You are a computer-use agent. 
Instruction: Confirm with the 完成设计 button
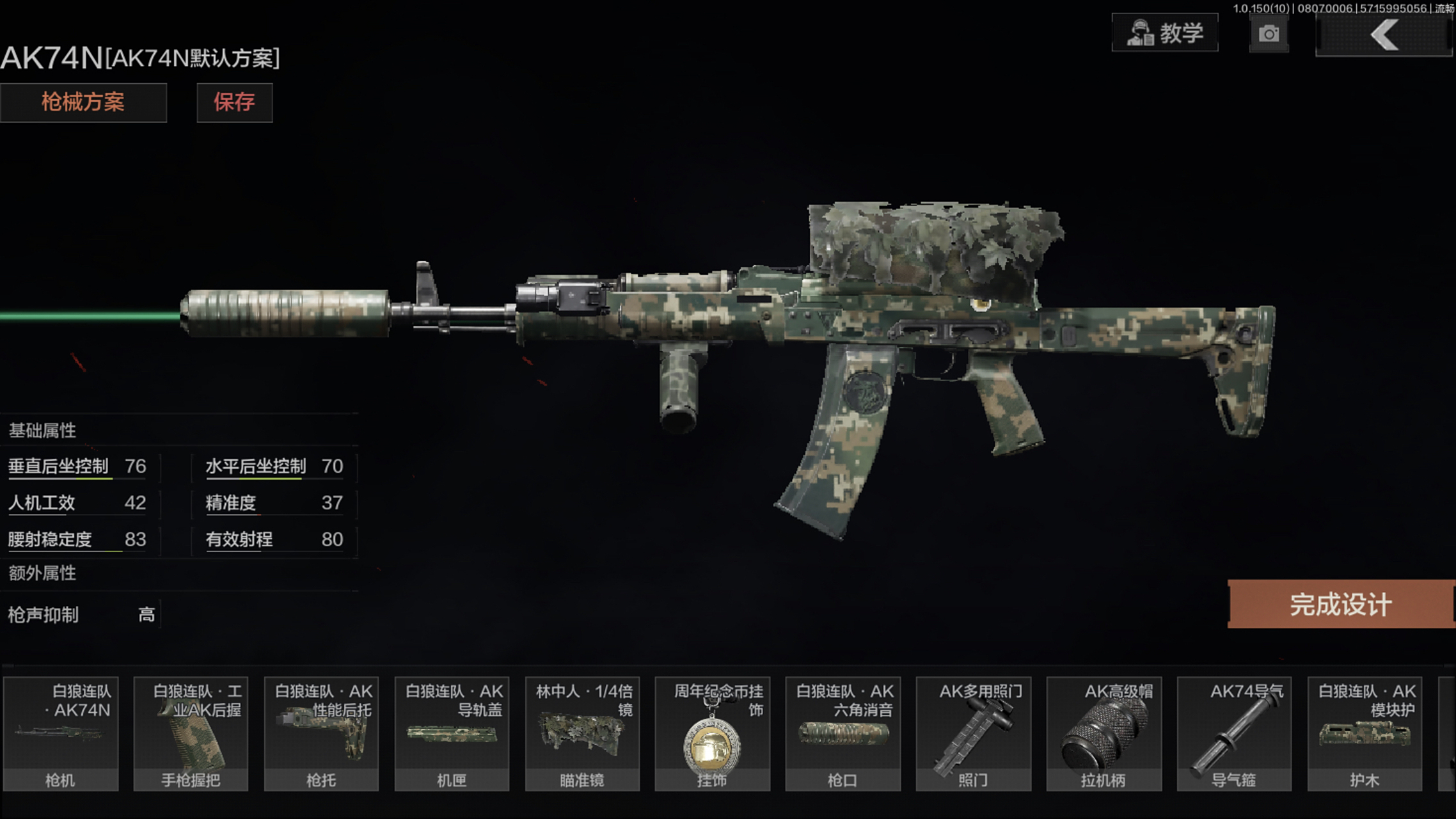pyautogui.click(x=1341, y=604)
